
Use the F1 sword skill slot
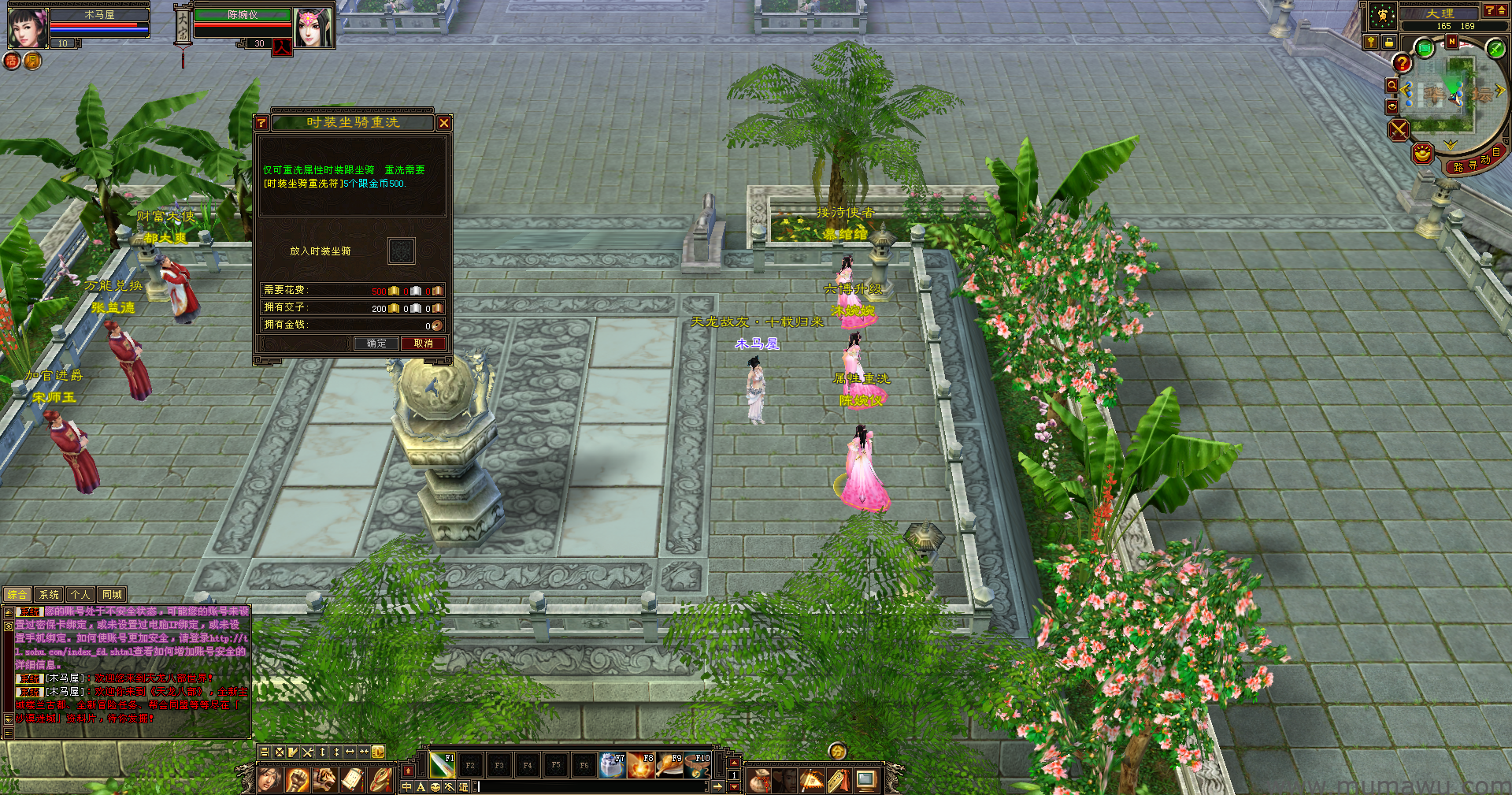(442, 764)
